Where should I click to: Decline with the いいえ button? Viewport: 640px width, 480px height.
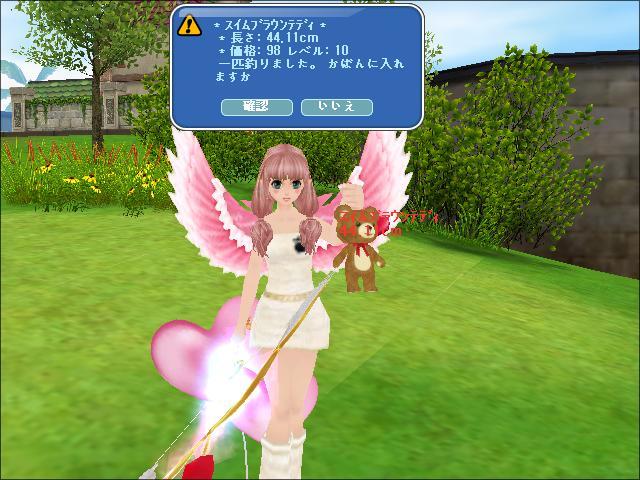pyautogui.click(x=336, y=107)
